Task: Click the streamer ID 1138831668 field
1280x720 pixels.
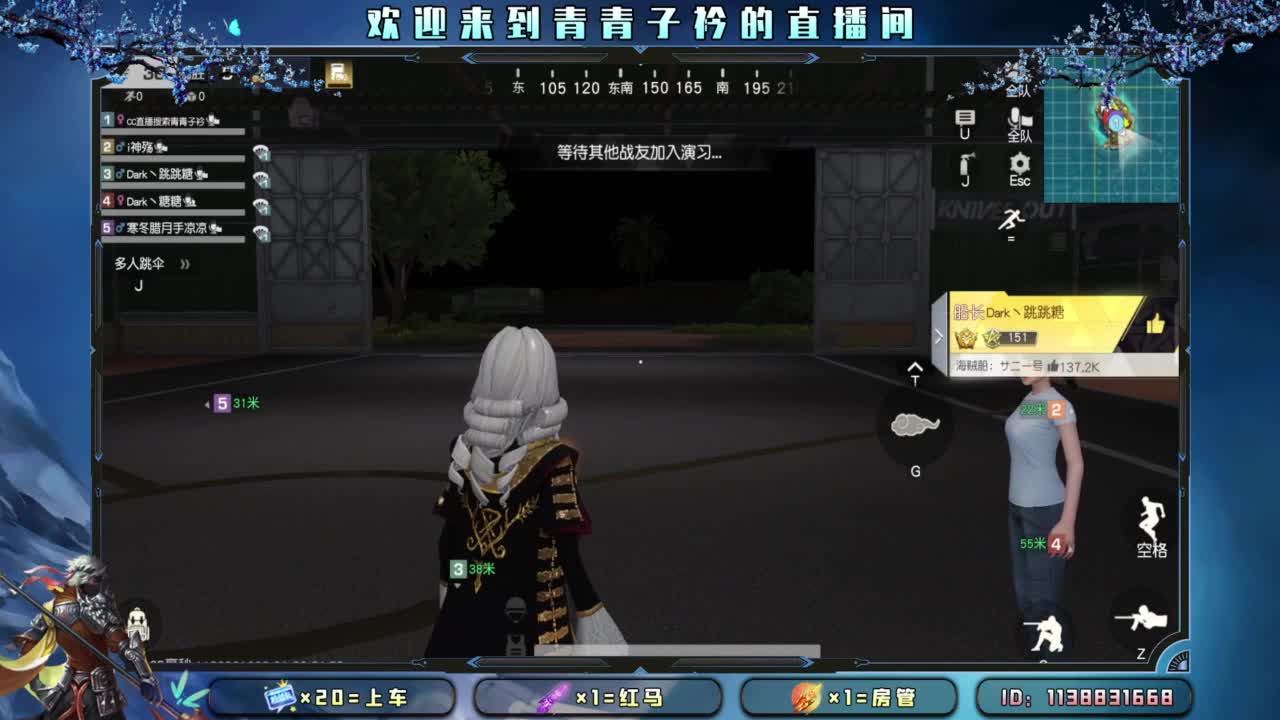Action: point(1083,697)
